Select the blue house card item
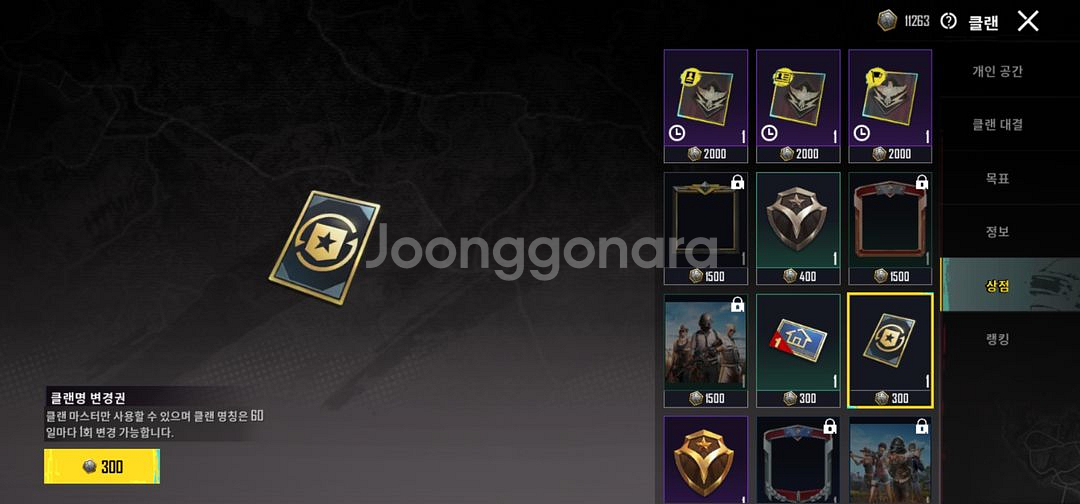Image resolution: width=1080 pixels, height=504 pixels. [798, 350]
